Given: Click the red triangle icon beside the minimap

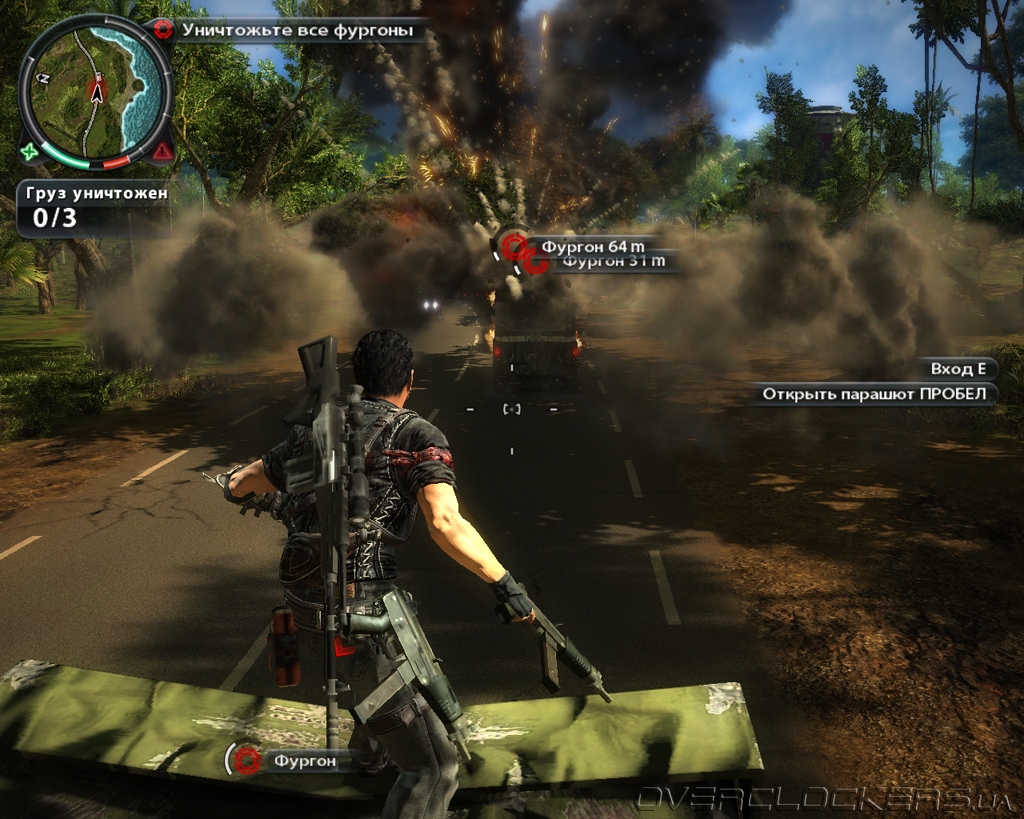Looking at the screenshot, I should pos(161,152).
